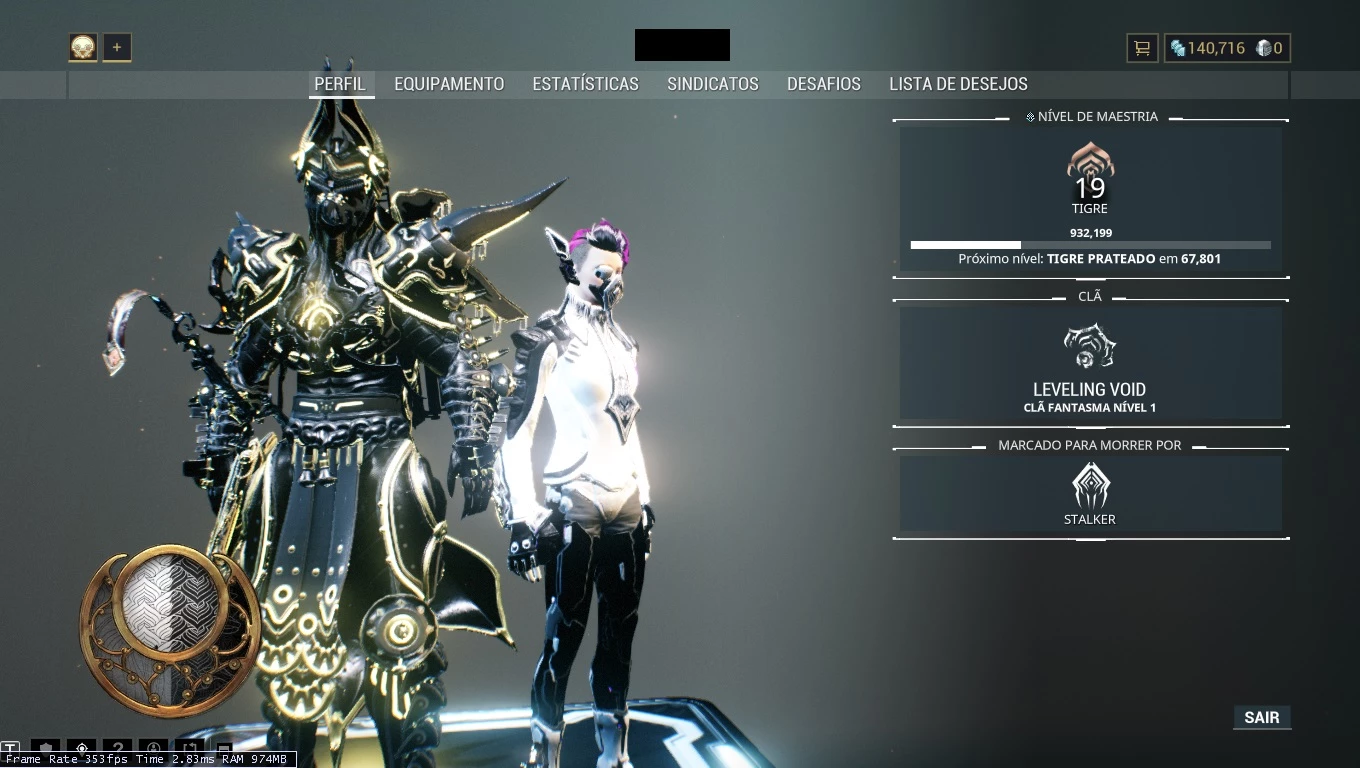The height and width of the screenshot is (768, 1360).
Task: Open the Equipamento tab
Action: click(x=449, y=84)
